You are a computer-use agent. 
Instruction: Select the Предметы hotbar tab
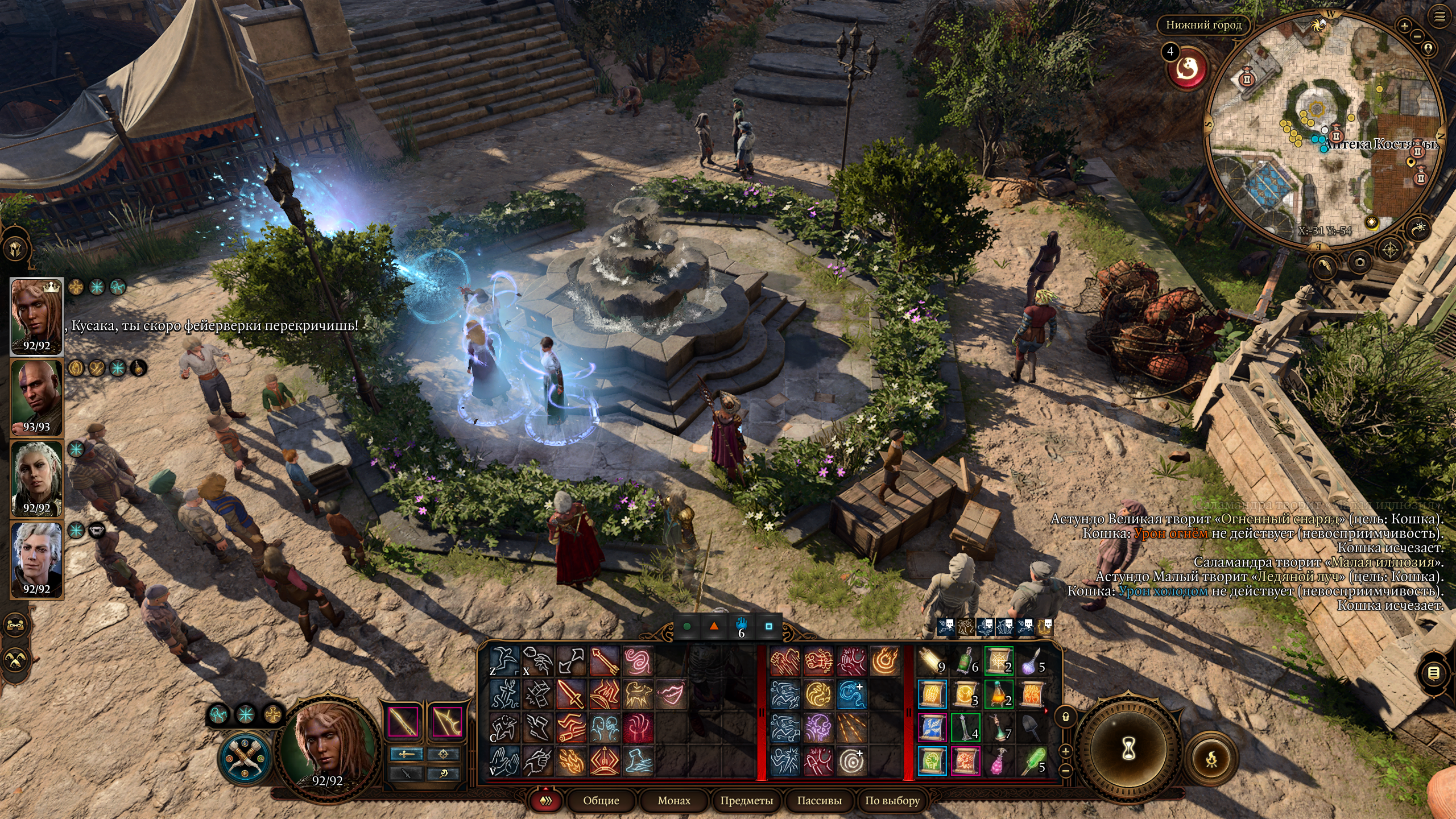pos(746,801)
